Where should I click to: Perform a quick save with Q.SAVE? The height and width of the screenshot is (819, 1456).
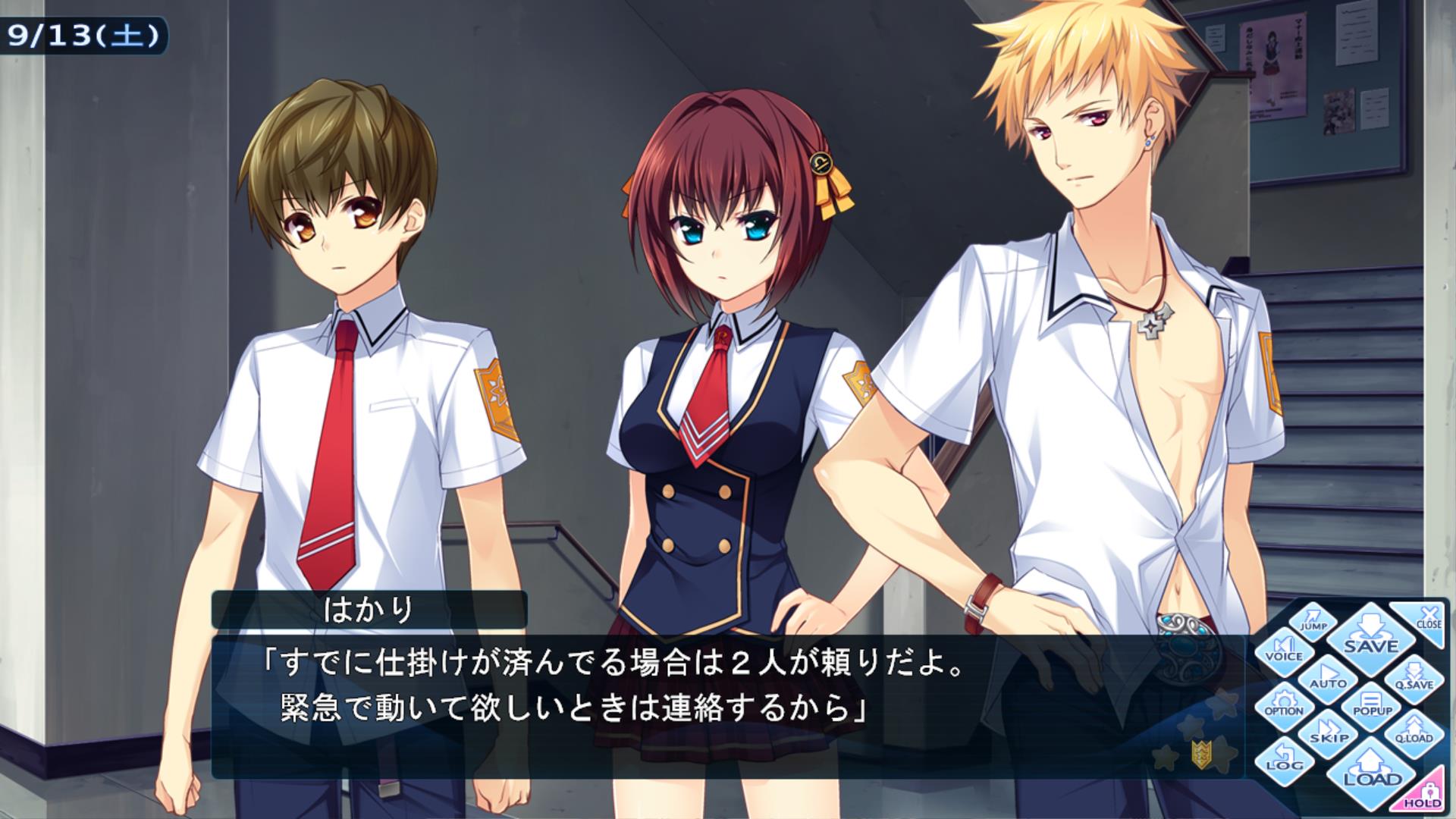coord(1414,677)
